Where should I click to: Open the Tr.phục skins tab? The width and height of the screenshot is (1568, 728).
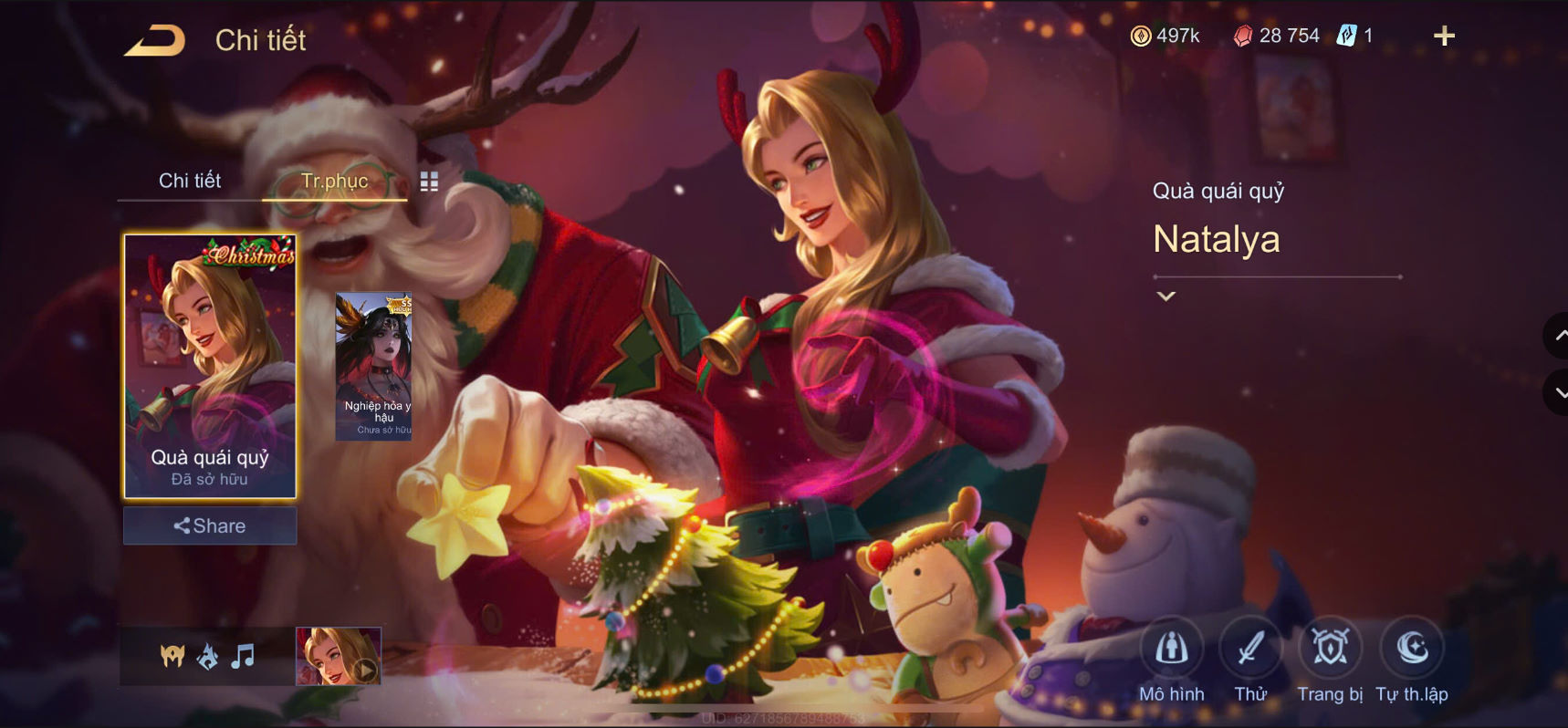(x=336, y=181)
